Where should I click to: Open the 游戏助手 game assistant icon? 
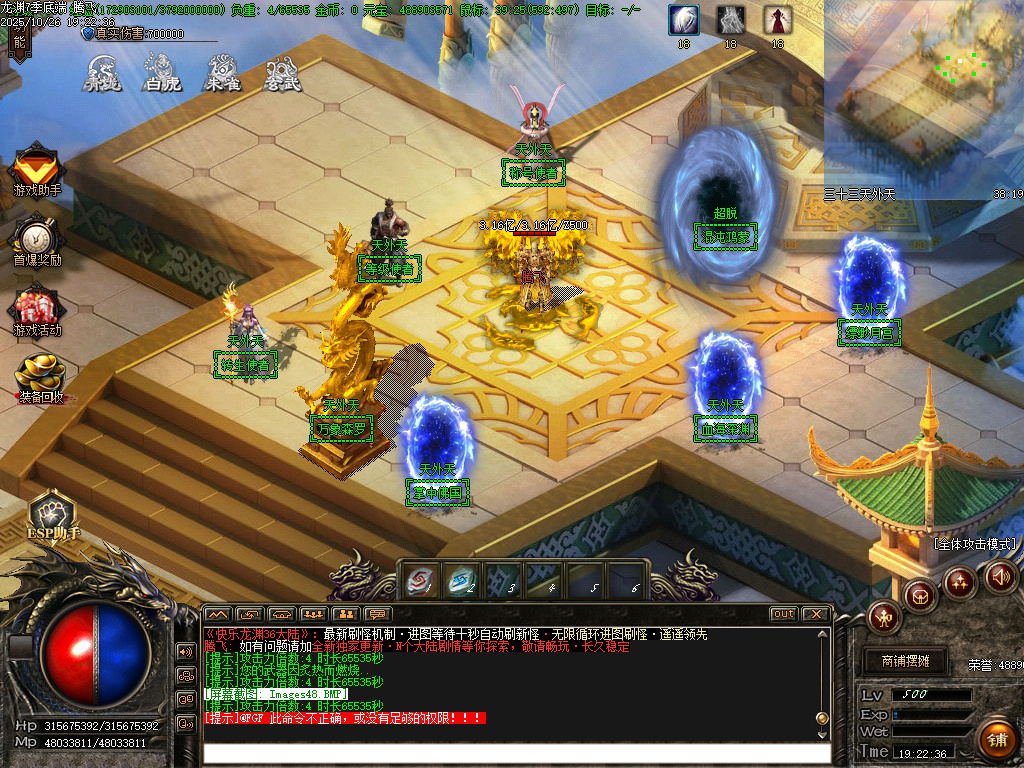click(x=37, y=170)
